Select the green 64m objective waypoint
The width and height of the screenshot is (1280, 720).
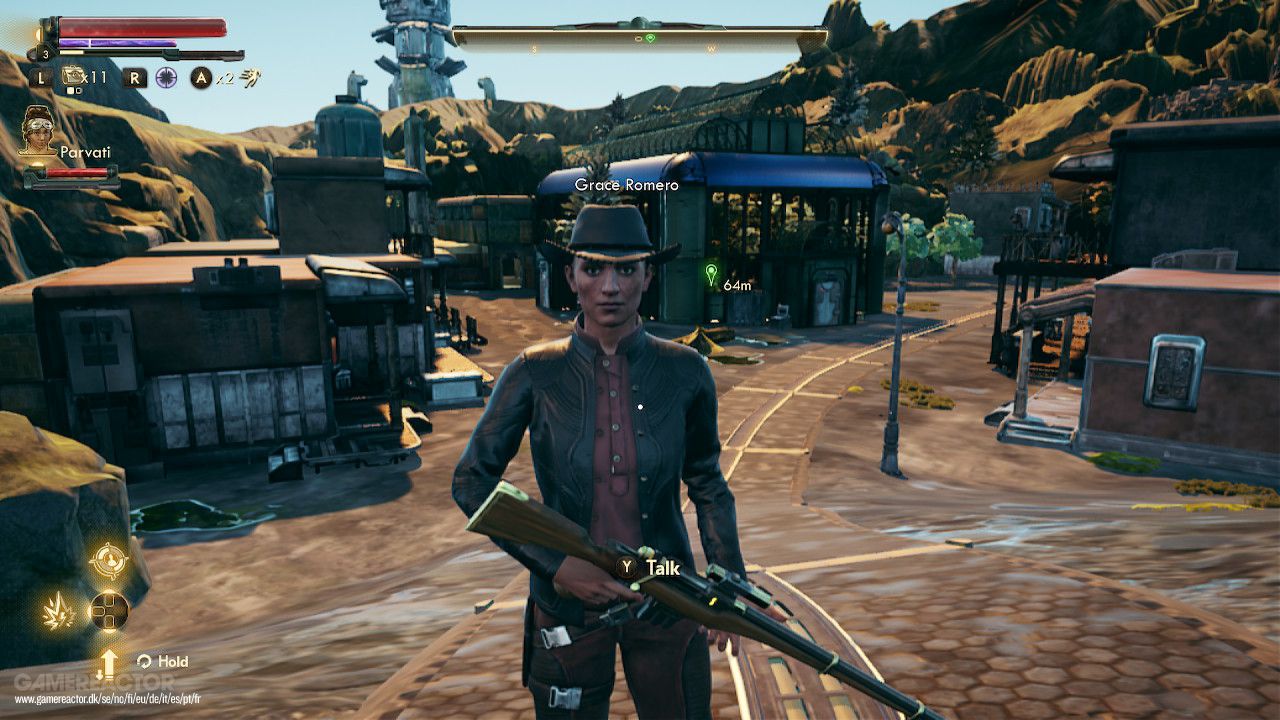[x=712, y=274]
